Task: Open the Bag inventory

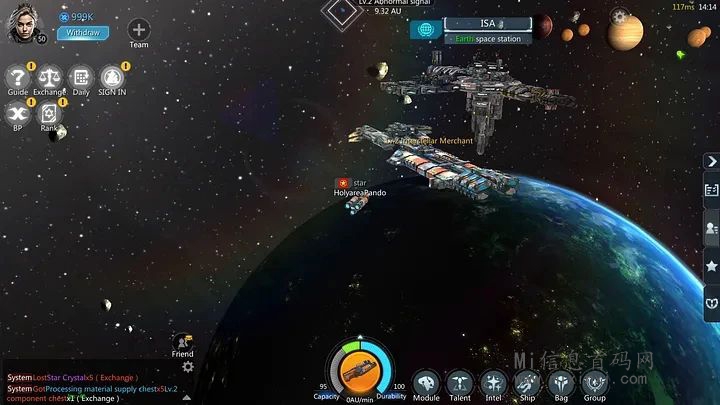Action: click(x=561, y=382)
